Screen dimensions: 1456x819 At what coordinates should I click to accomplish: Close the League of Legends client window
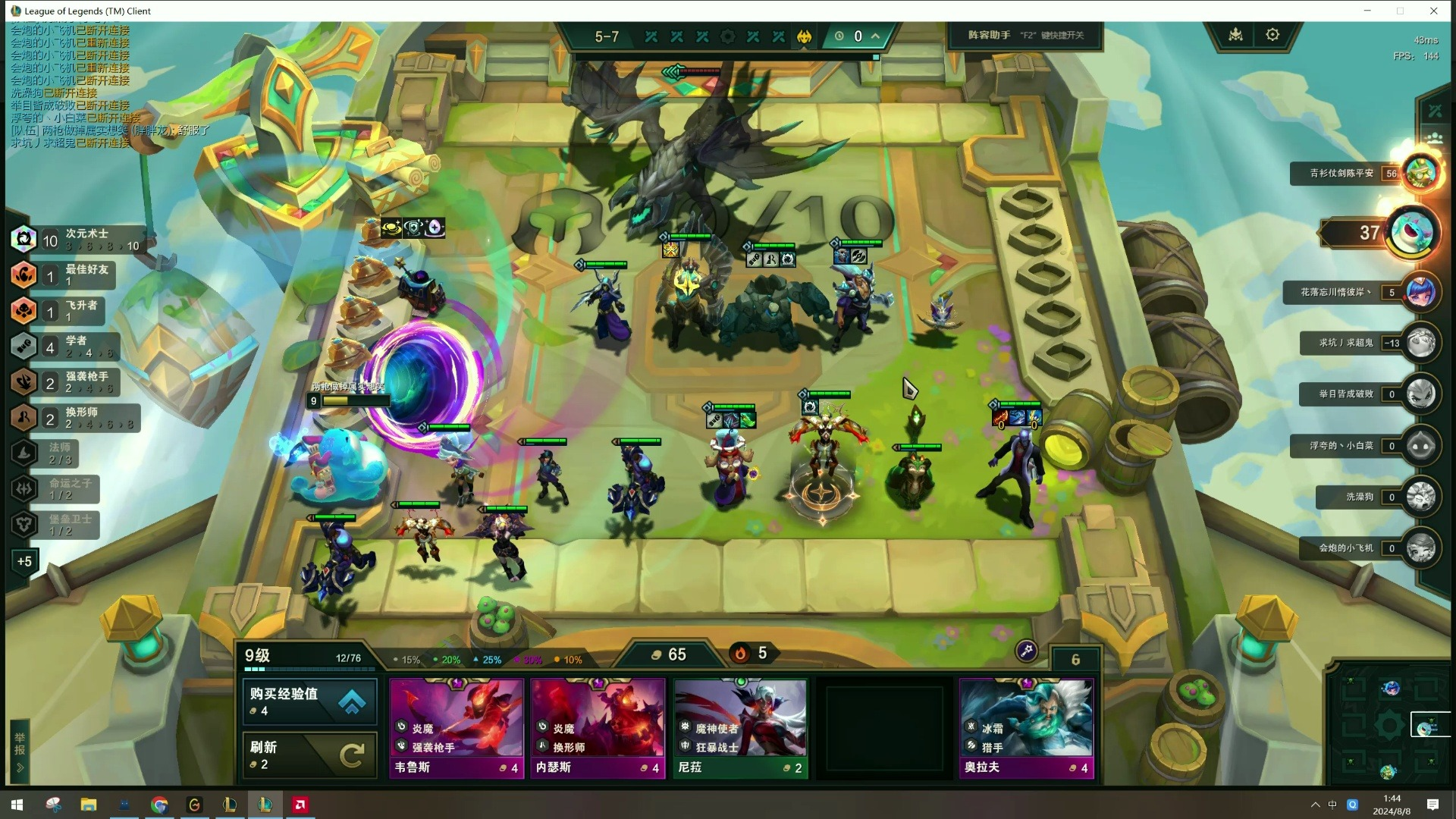(1433, 11)
